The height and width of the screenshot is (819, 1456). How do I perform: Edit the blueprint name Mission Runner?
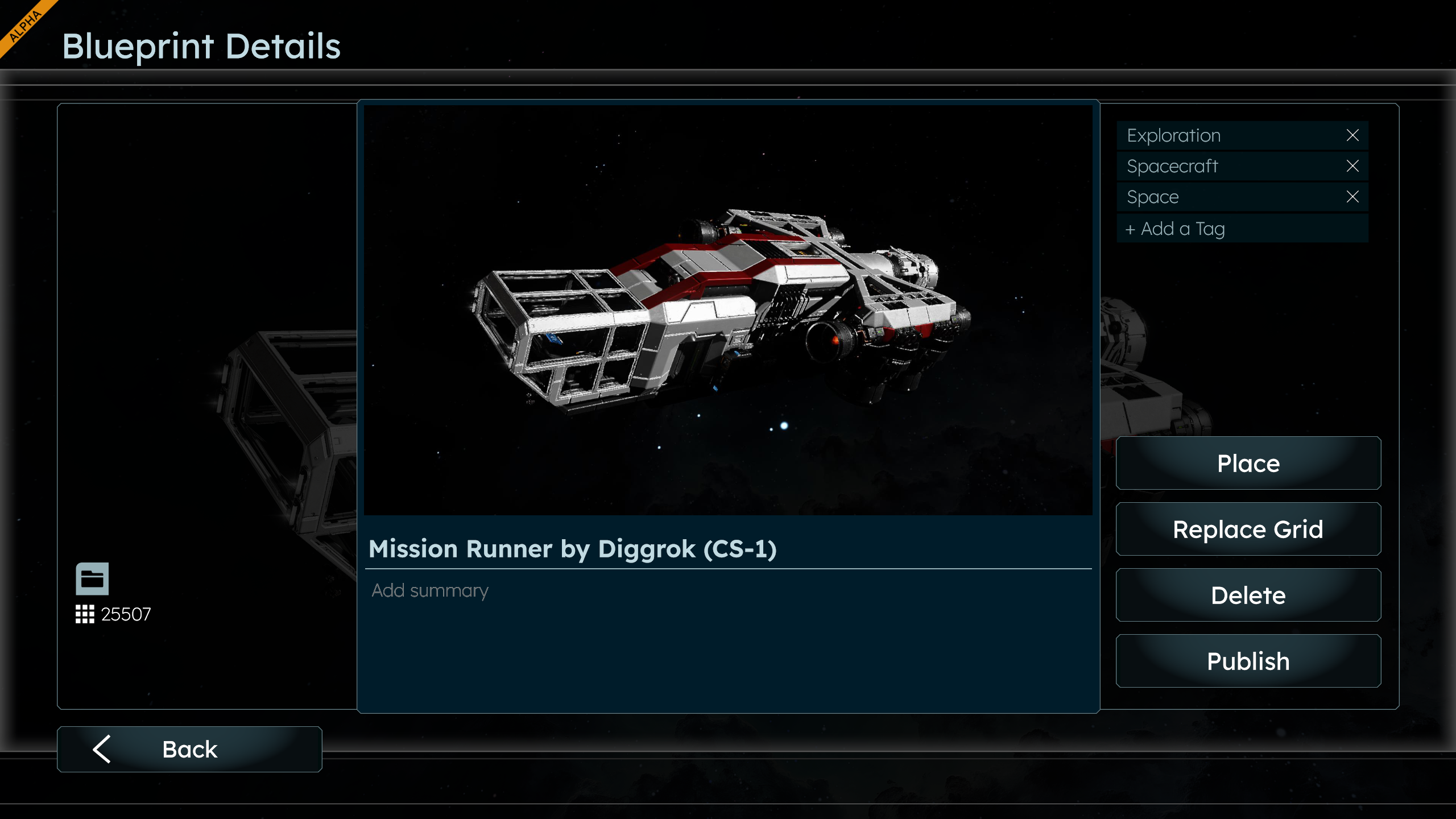(x=572, y=549)
